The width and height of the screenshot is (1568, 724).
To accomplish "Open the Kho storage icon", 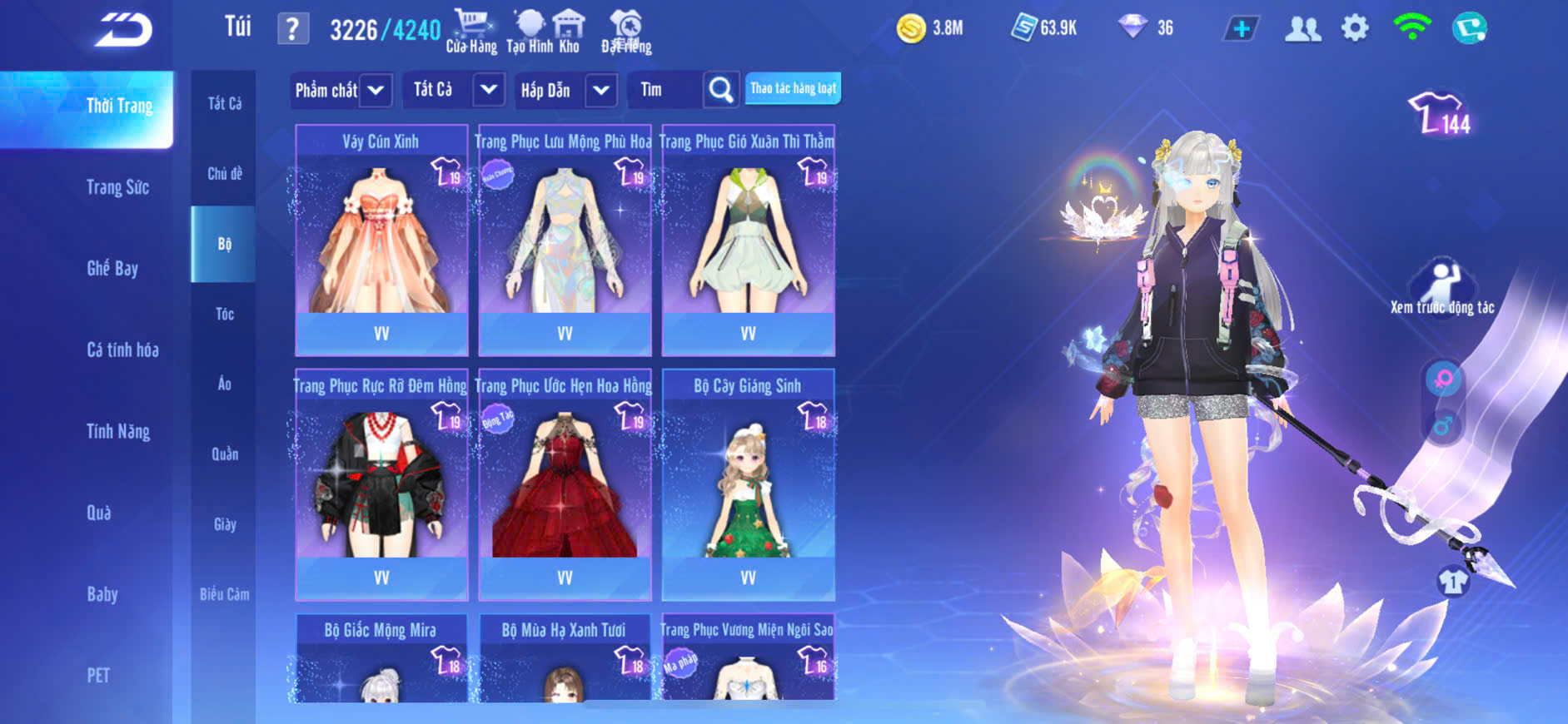I will click(x=569, y=31).
